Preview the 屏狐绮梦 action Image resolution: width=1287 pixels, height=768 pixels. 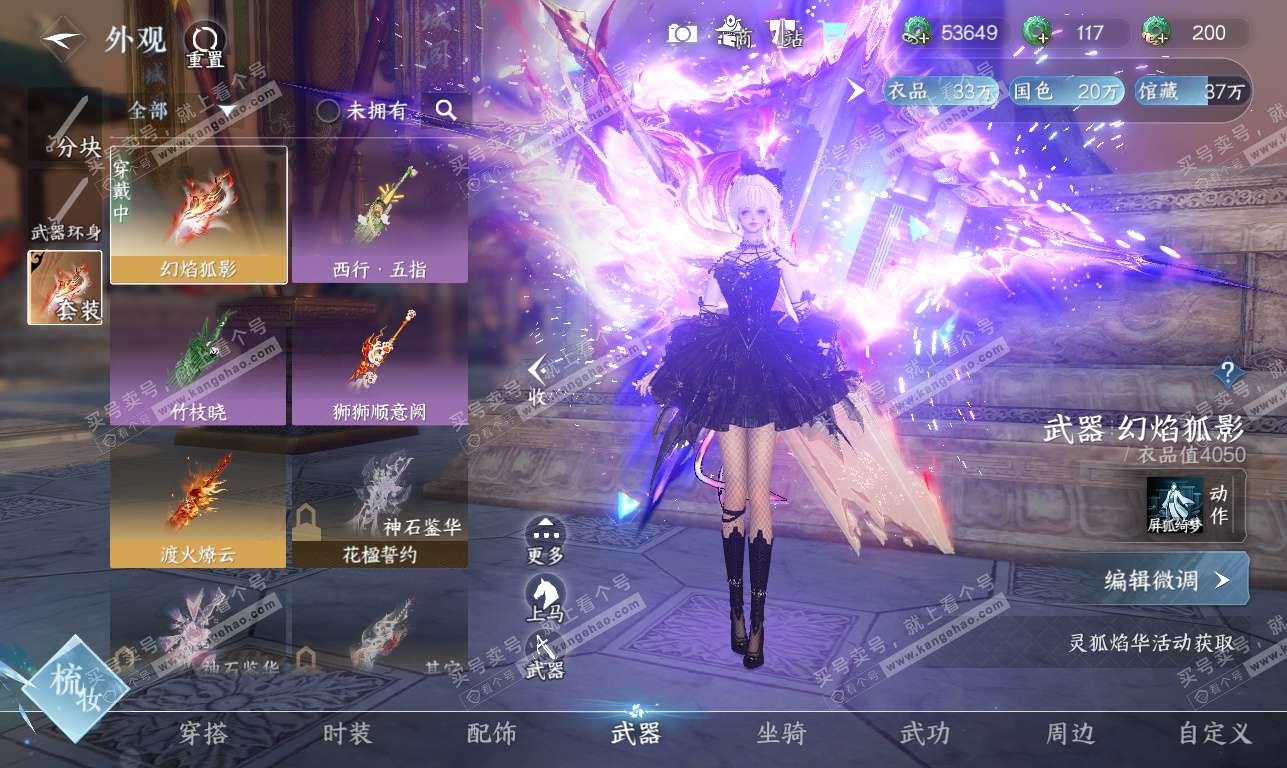[x=1175, y=505]
